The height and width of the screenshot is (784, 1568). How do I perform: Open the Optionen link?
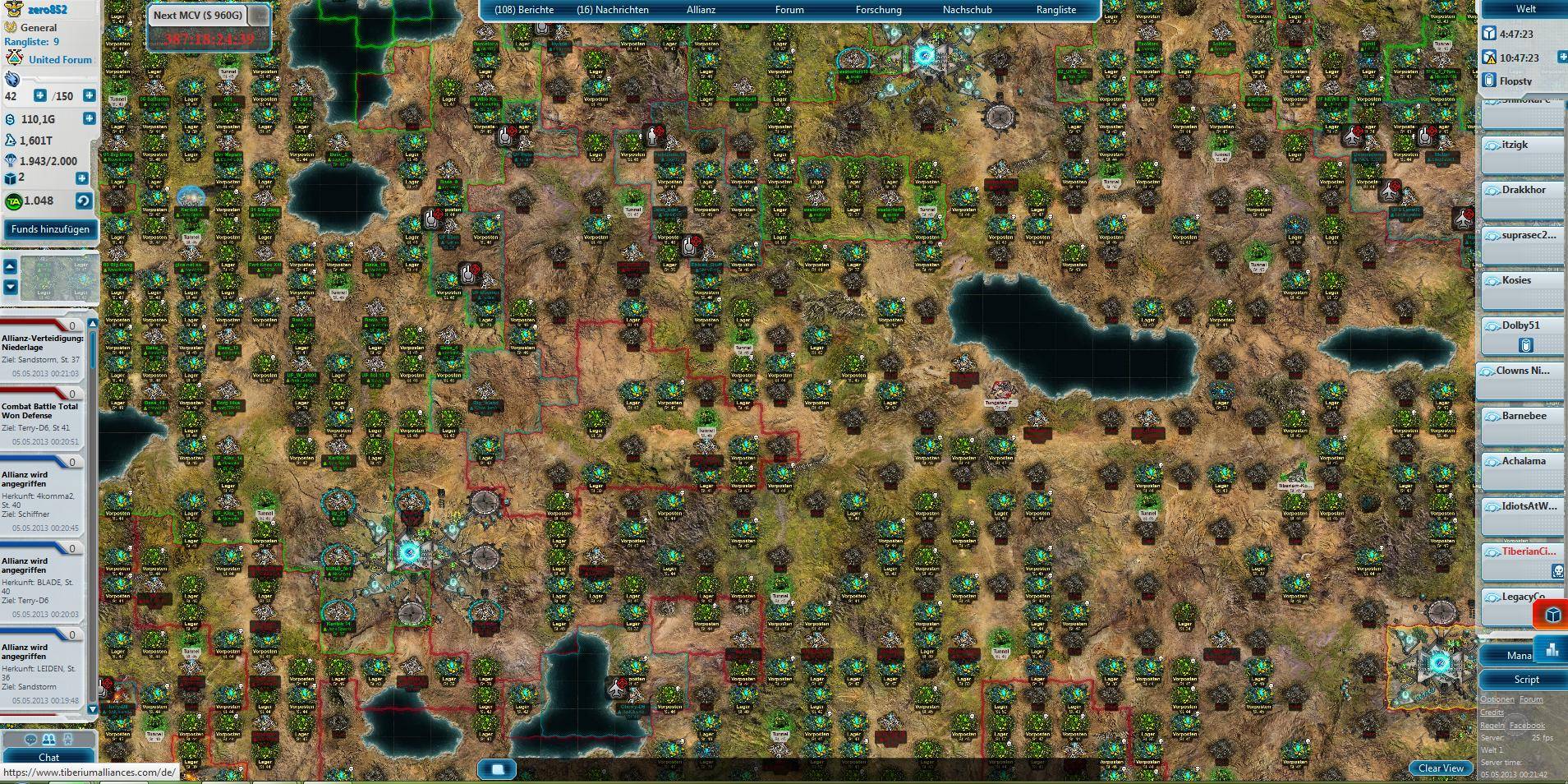pyautogui.click(x=1497, y=699)
